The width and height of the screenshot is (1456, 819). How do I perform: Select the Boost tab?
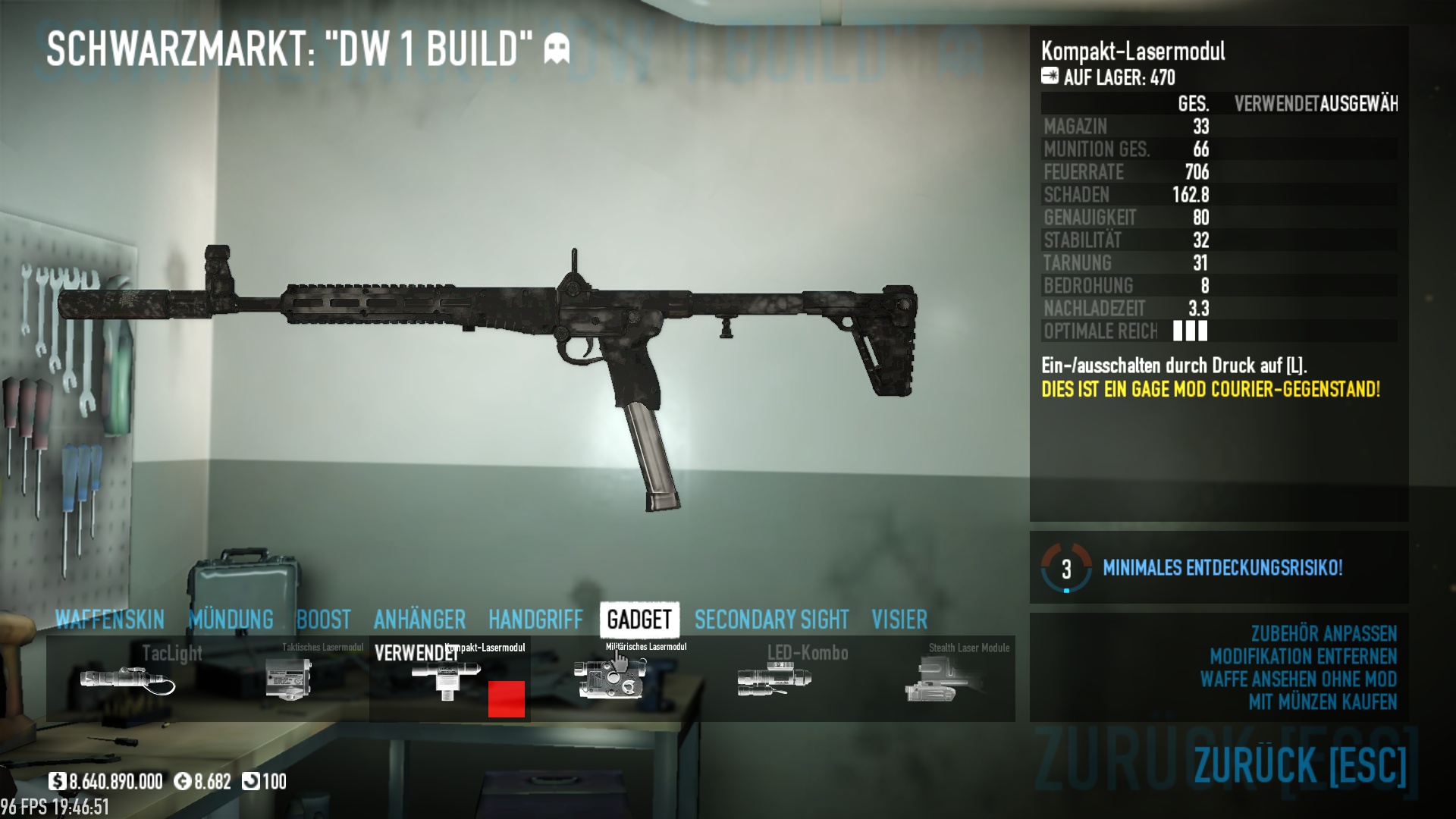pos(324,620)
